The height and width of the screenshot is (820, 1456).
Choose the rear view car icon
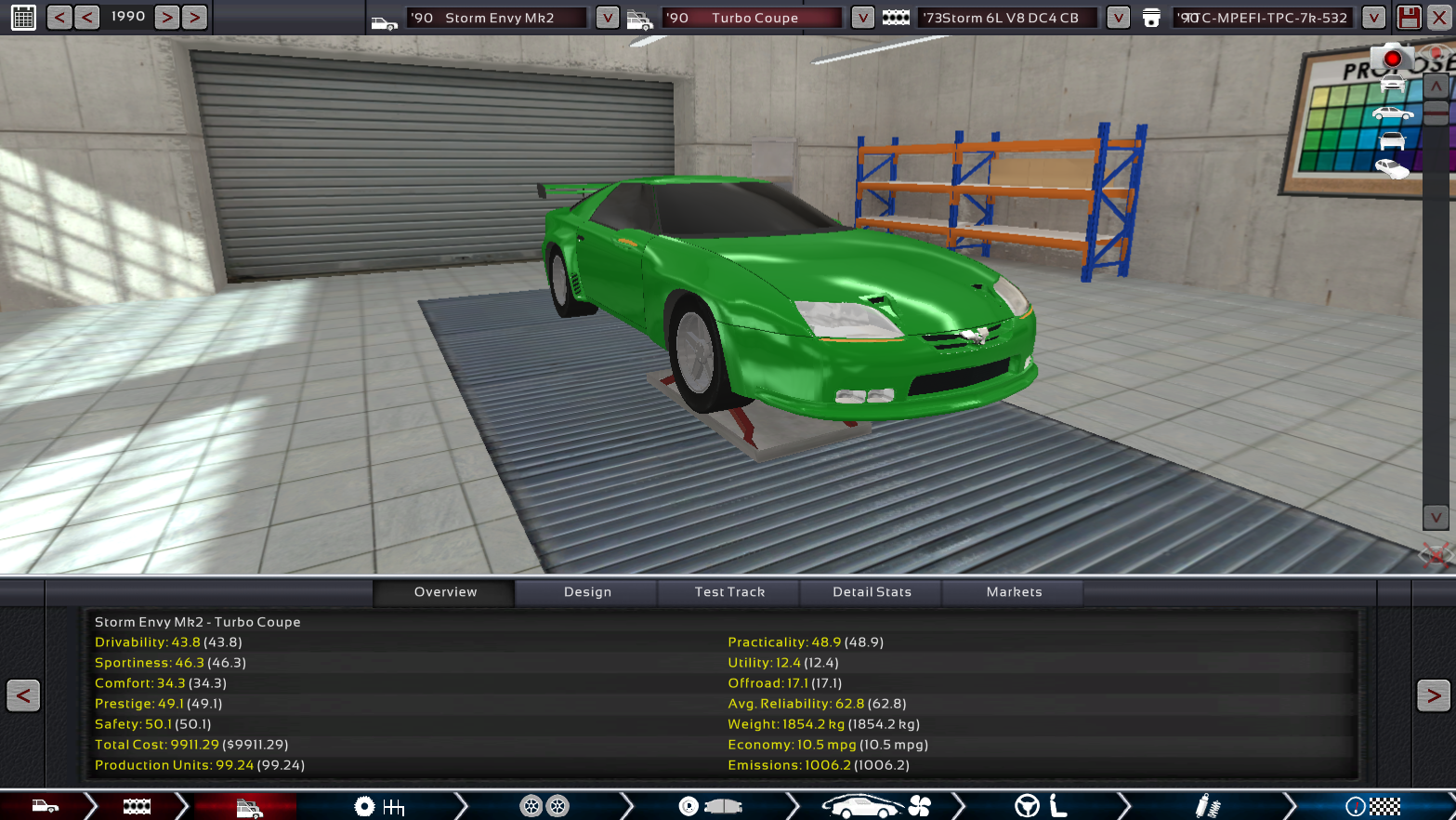1392,141
